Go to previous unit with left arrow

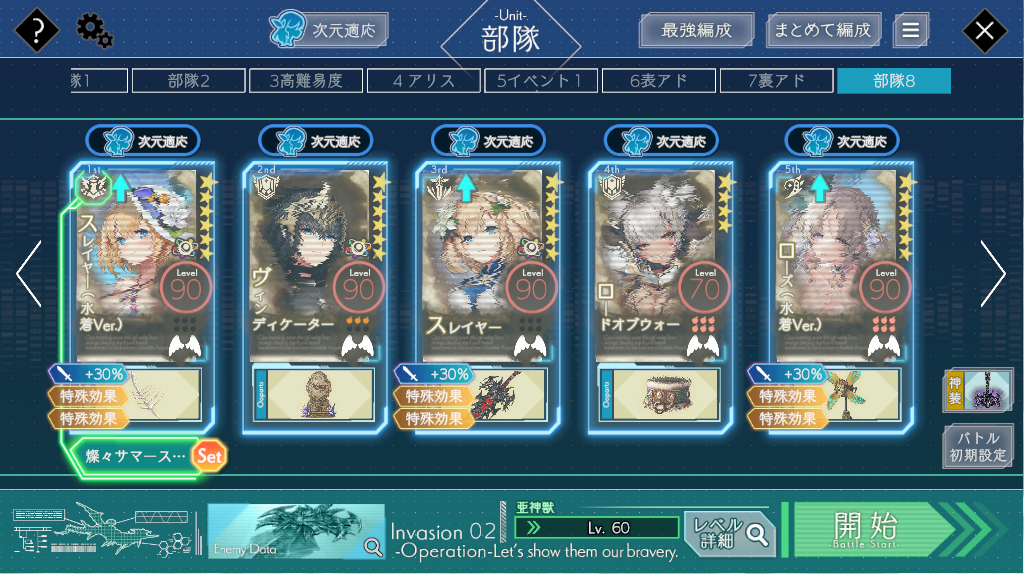(x=29, y=273)
